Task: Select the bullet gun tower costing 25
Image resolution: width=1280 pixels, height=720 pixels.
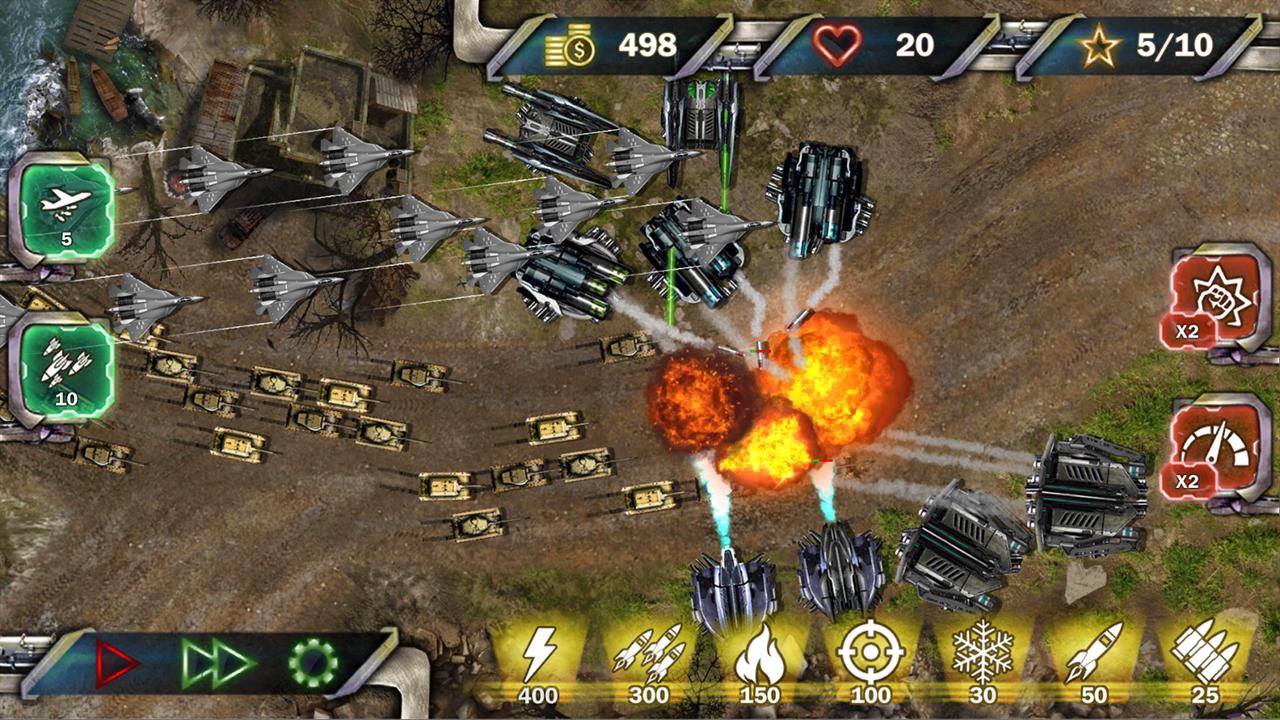Action: (x=1204, y=656)
